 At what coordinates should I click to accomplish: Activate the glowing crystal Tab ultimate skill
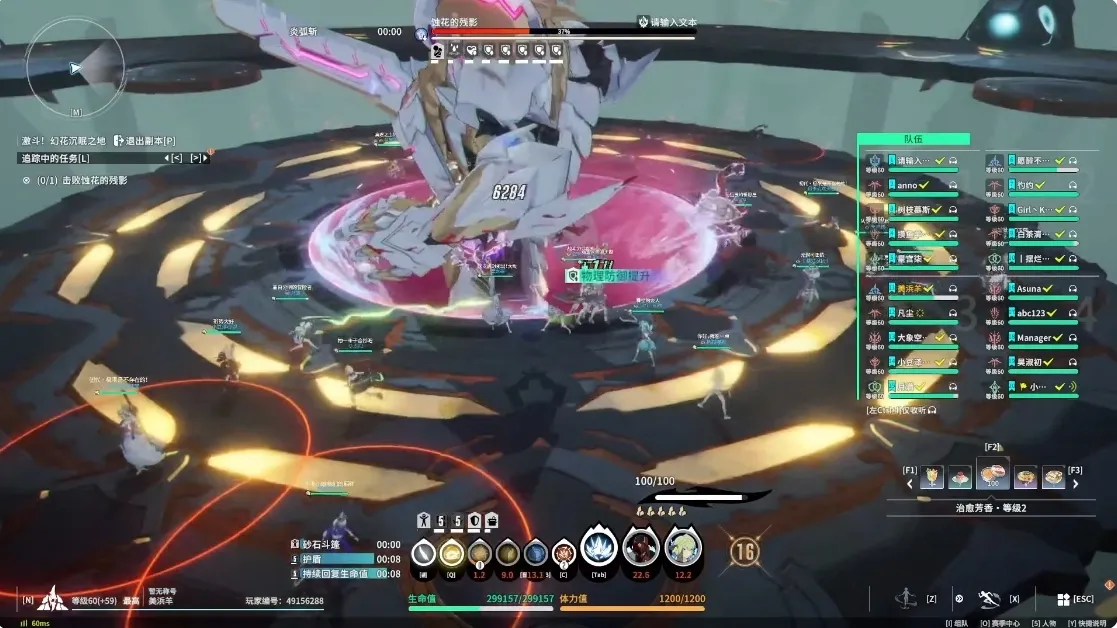point(598,548)
